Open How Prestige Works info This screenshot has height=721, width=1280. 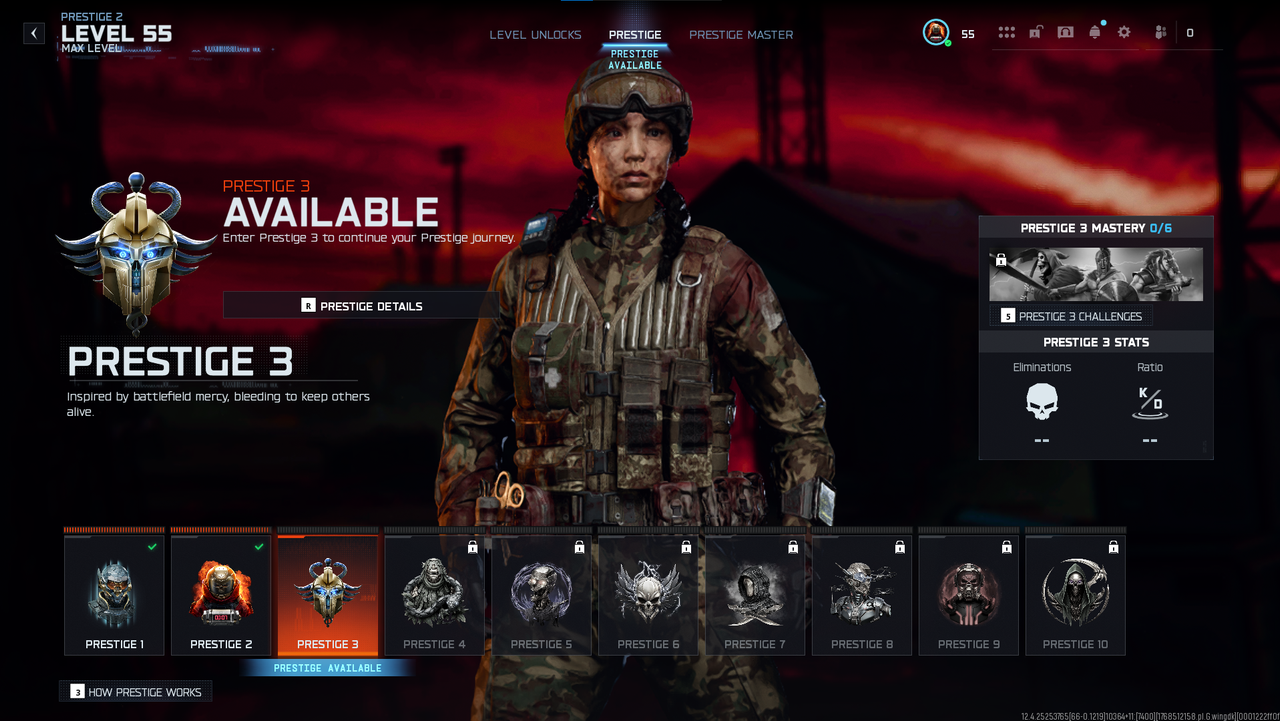[x=136, y=692]
